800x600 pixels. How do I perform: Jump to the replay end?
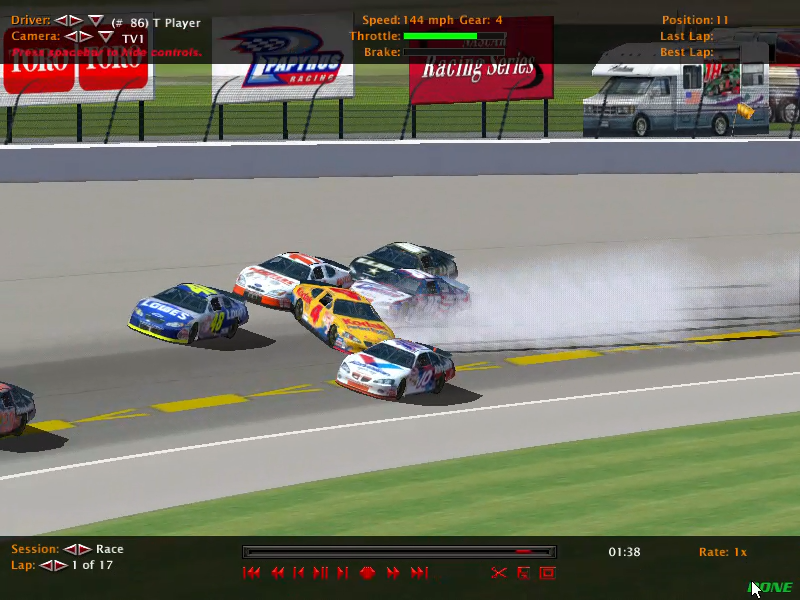pyautogui.click(x=419, y=573)
